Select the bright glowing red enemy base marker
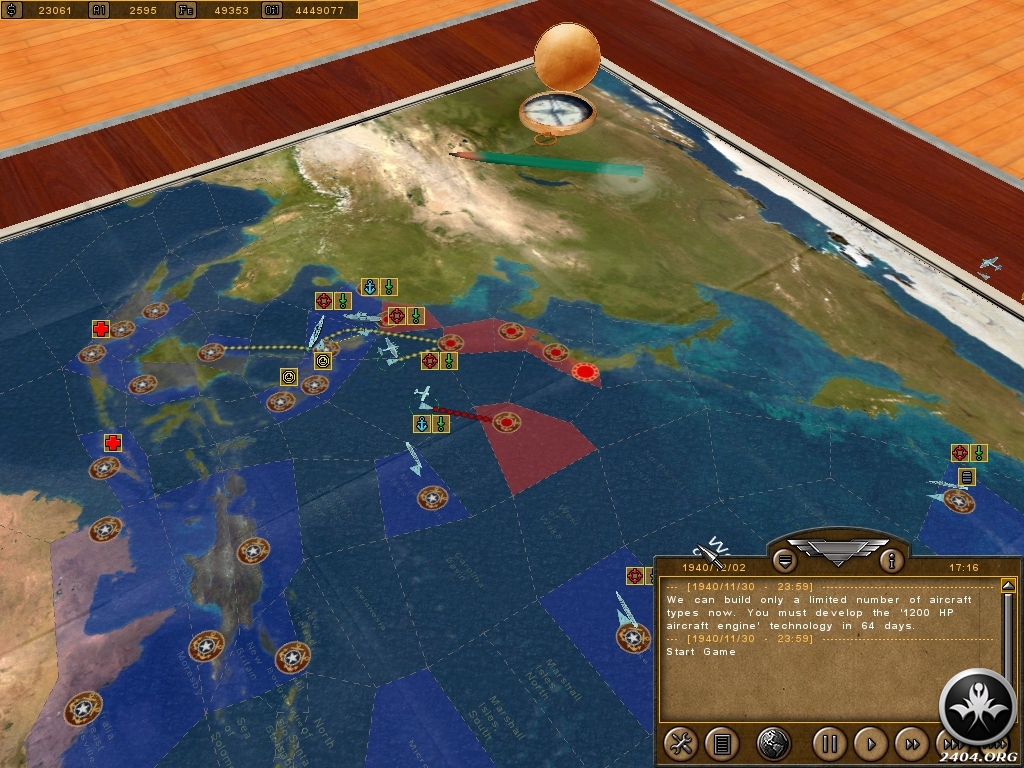1024x768 pixels. 586,372
